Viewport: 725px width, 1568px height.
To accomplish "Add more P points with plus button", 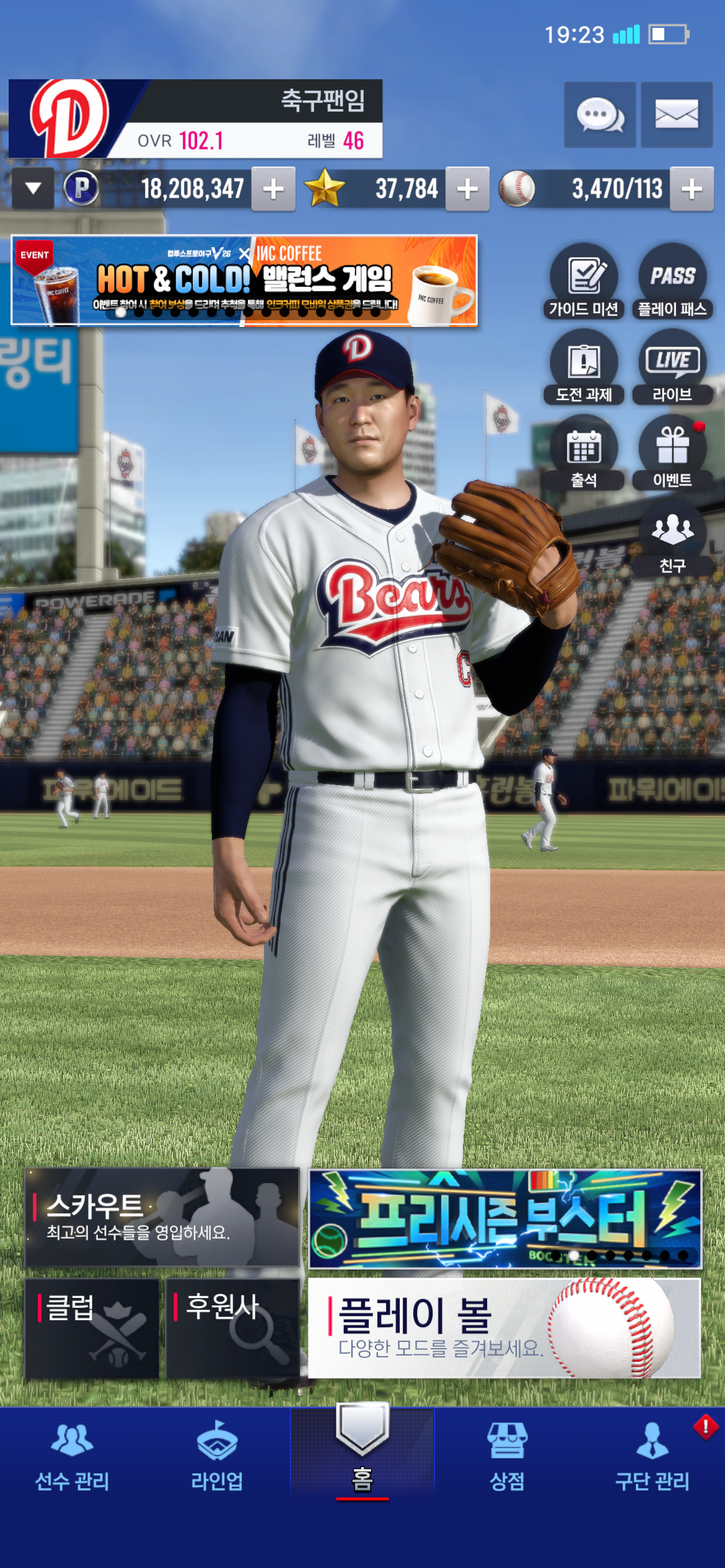I will point(273,189).
